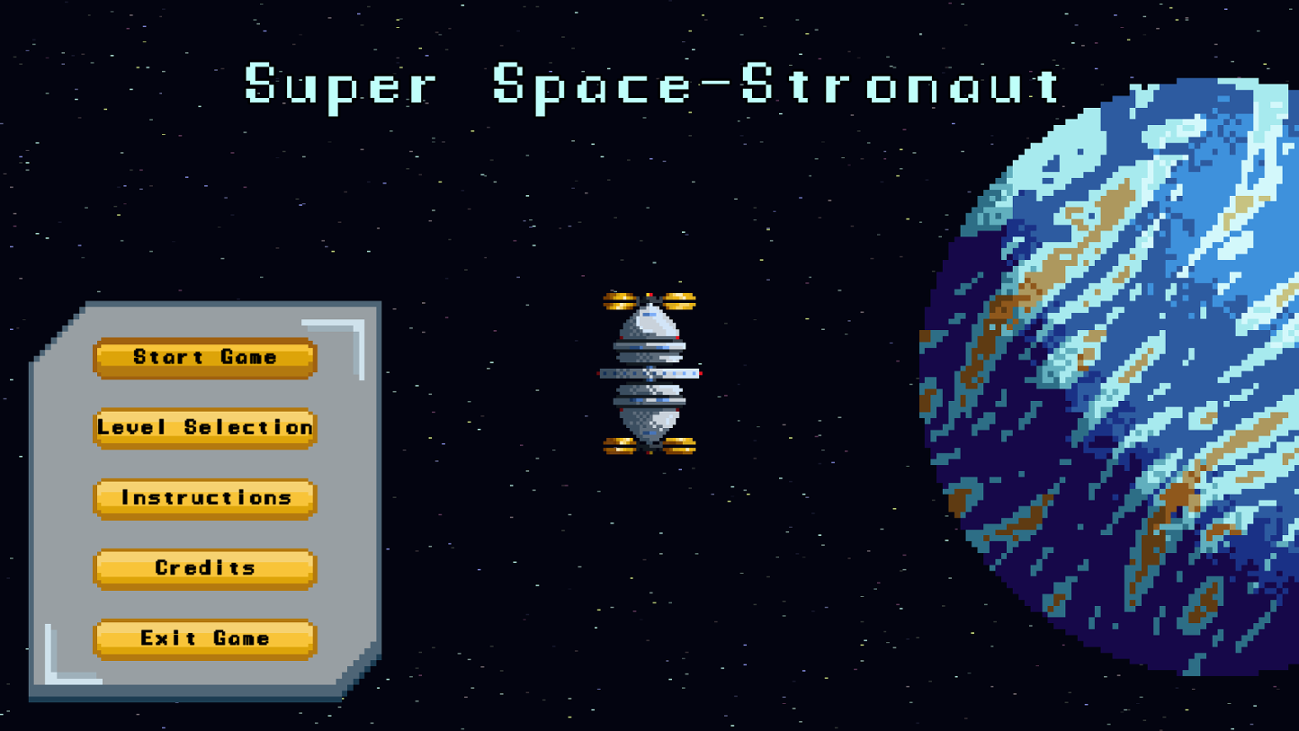1299x731 pixels.
Task: Select the Credits menu option
Action: coord(204,568)
